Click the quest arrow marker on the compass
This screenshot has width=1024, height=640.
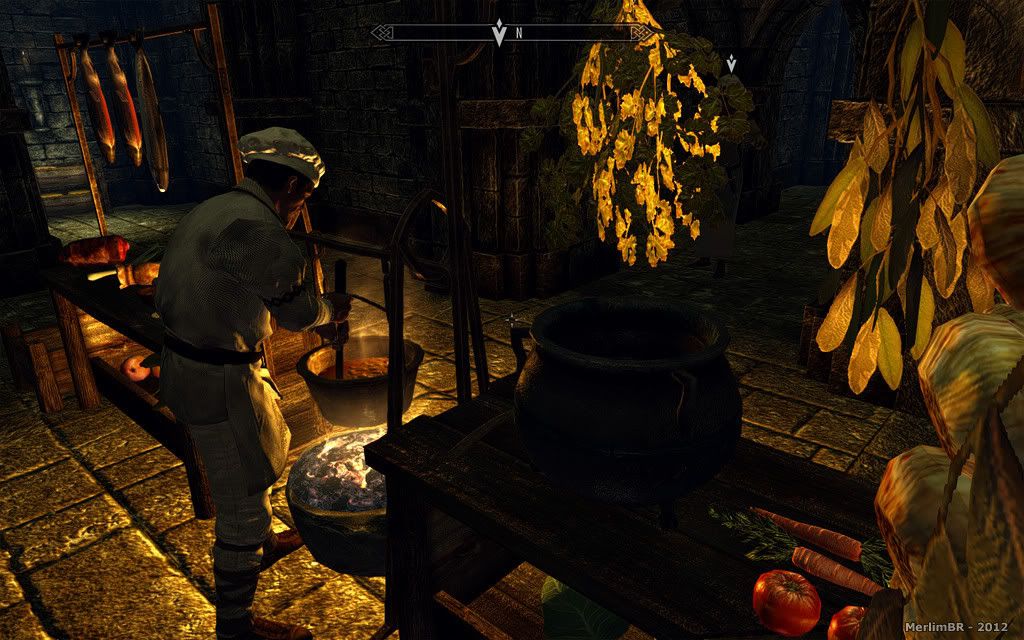coord(499,32)
